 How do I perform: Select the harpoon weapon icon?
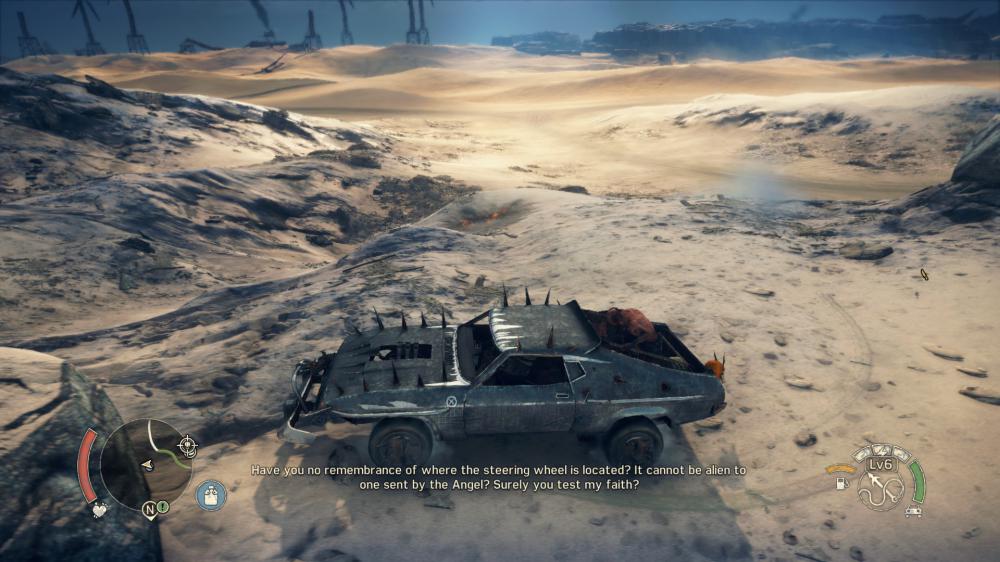[880, 488]
